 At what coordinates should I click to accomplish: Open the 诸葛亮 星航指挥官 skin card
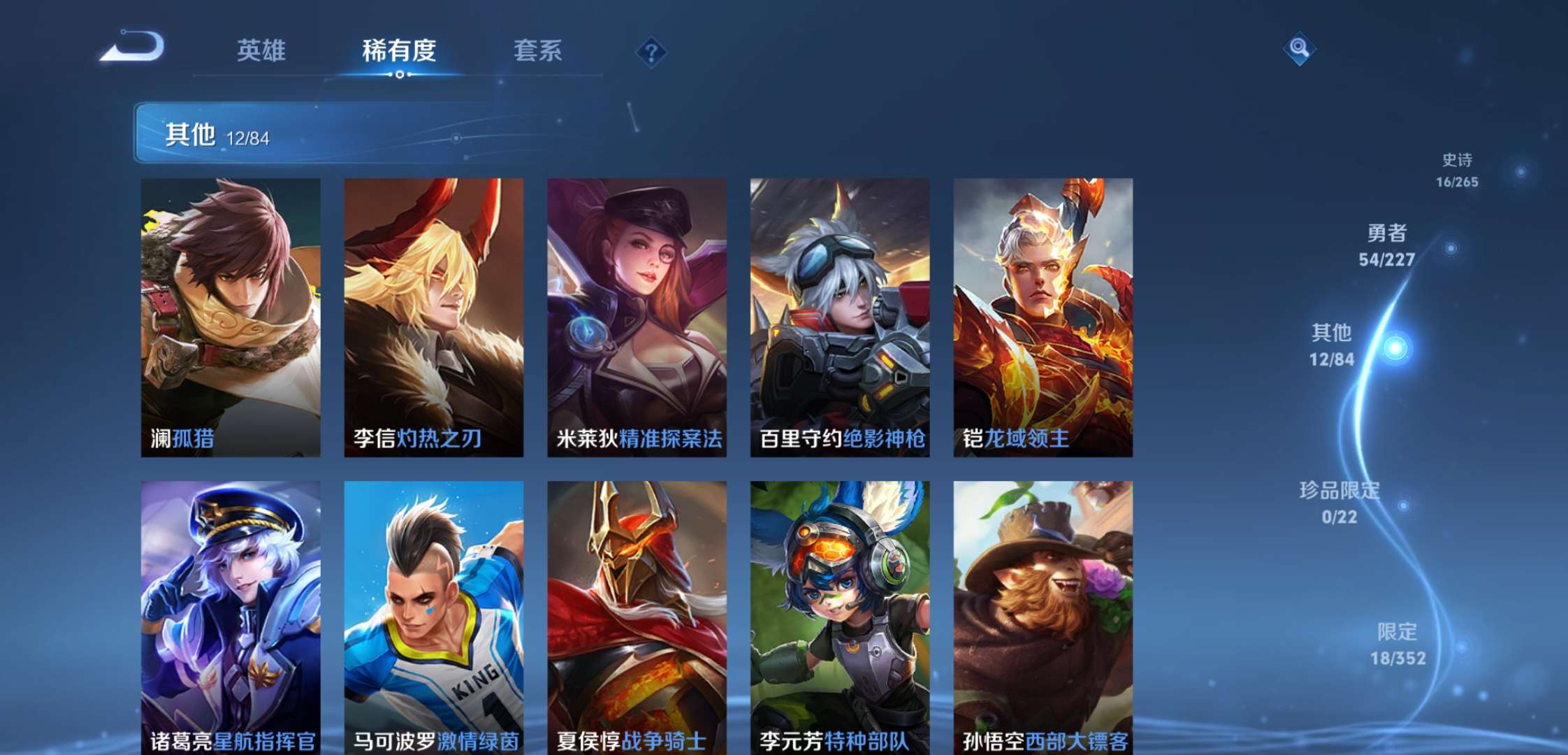(x=231, y=617)
